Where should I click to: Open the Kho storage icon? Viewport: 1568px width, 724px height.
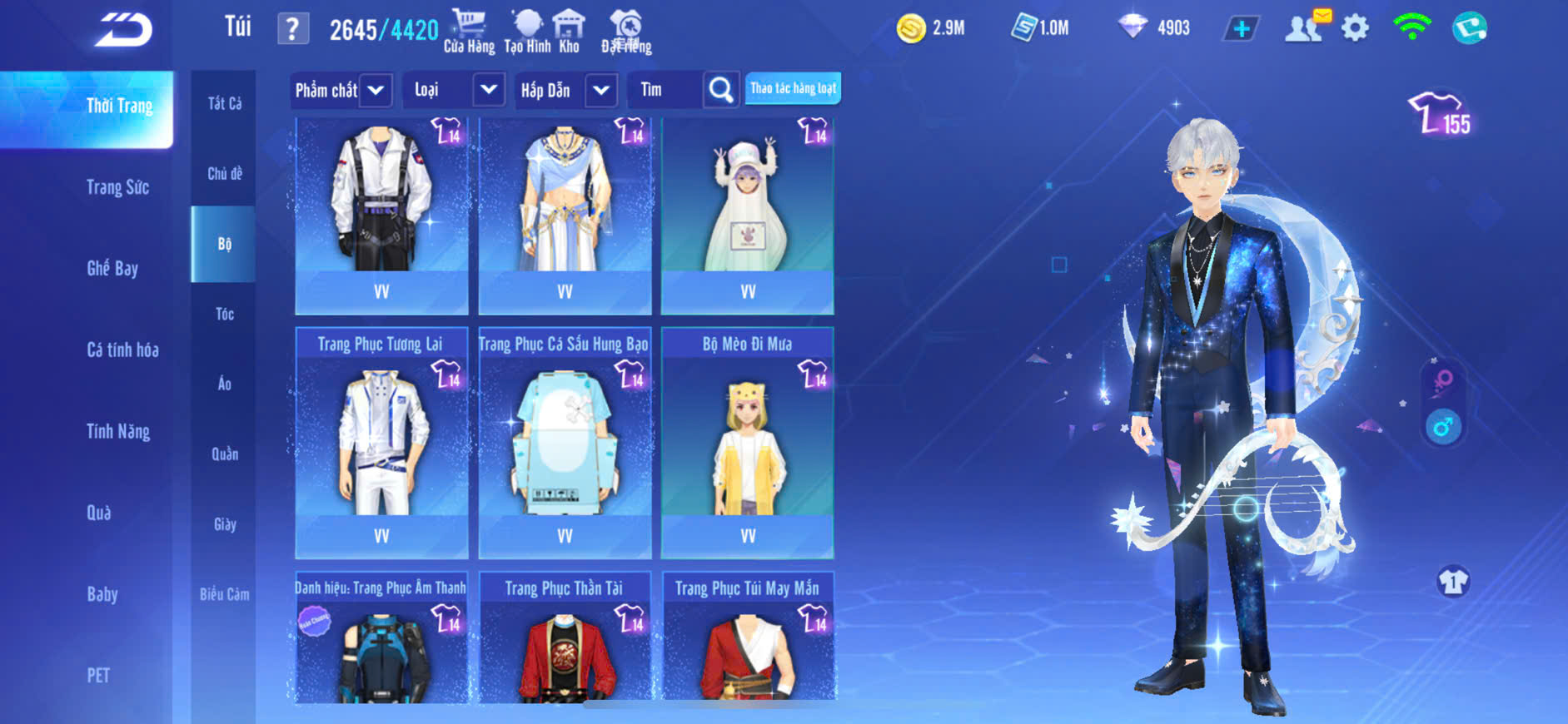tap(570, 31)
